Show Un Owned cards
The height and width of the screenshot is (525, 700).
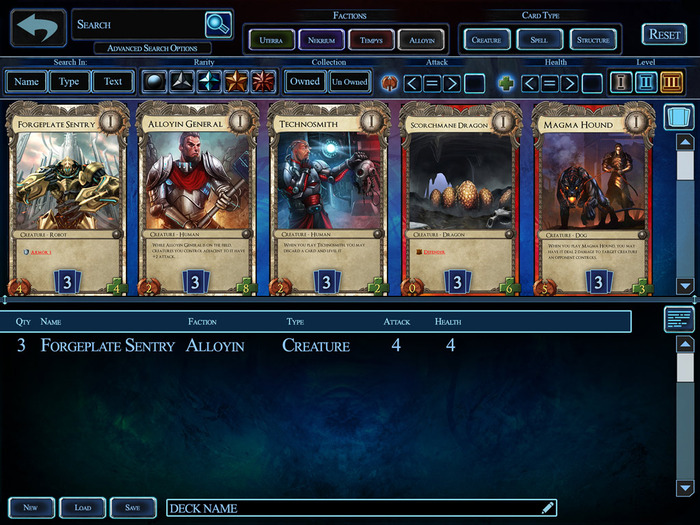[350, 82]
